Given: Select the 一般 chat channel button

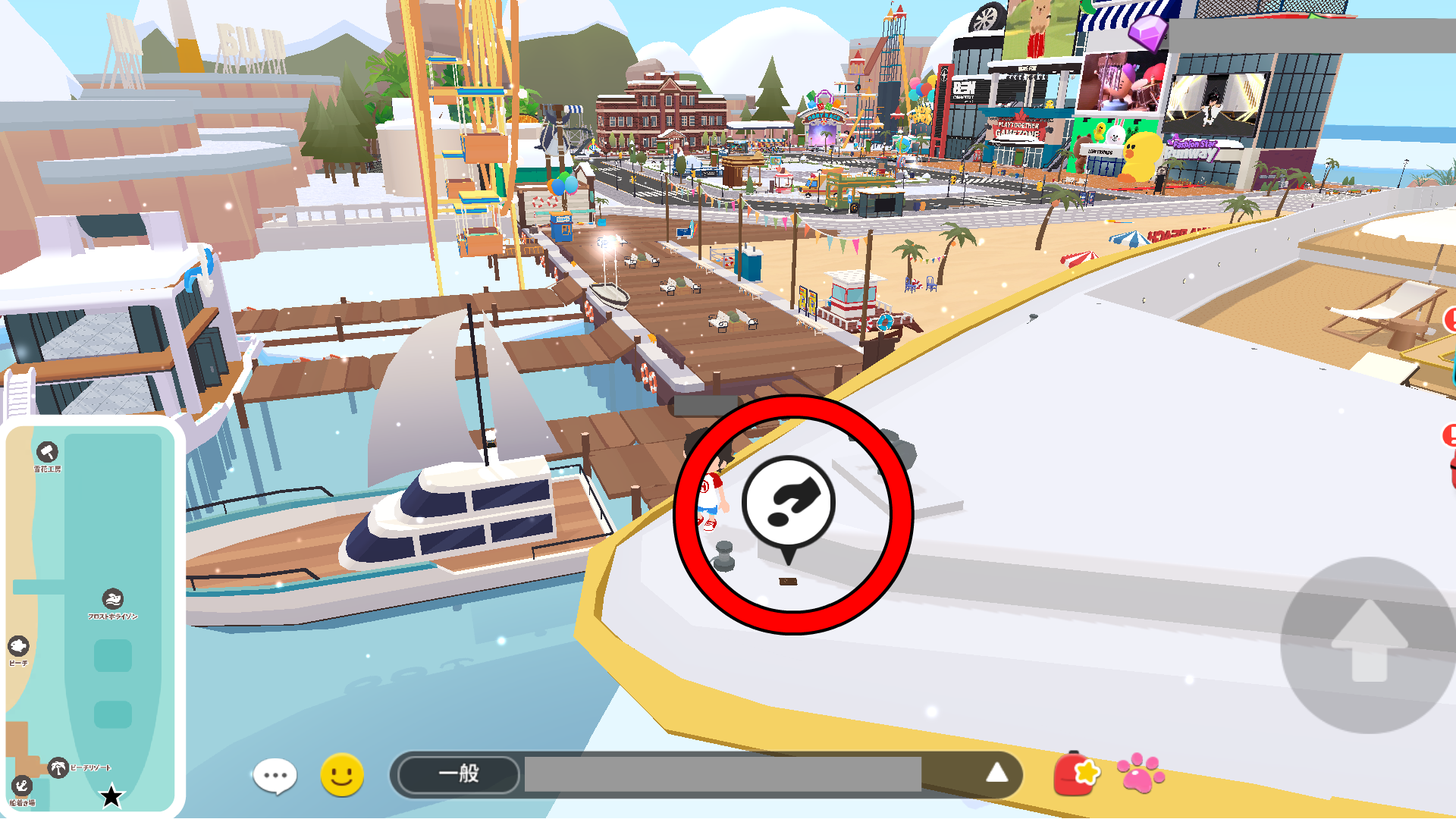Looking at the screenshot, I should pos(459,774).
